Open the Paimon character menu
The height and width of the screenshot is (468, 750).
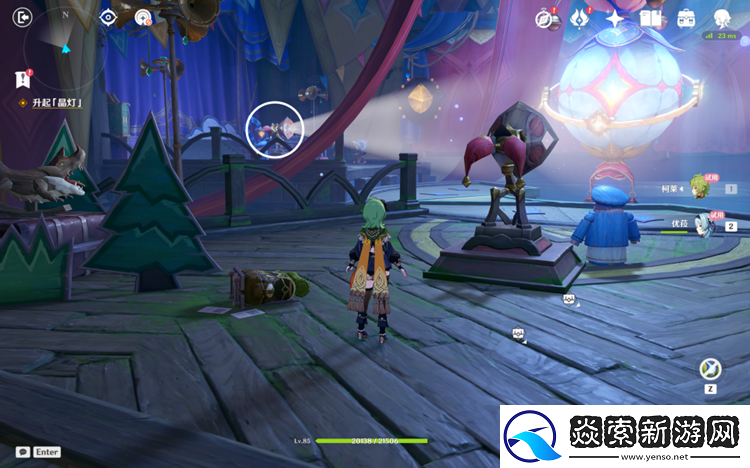[722, 18]
